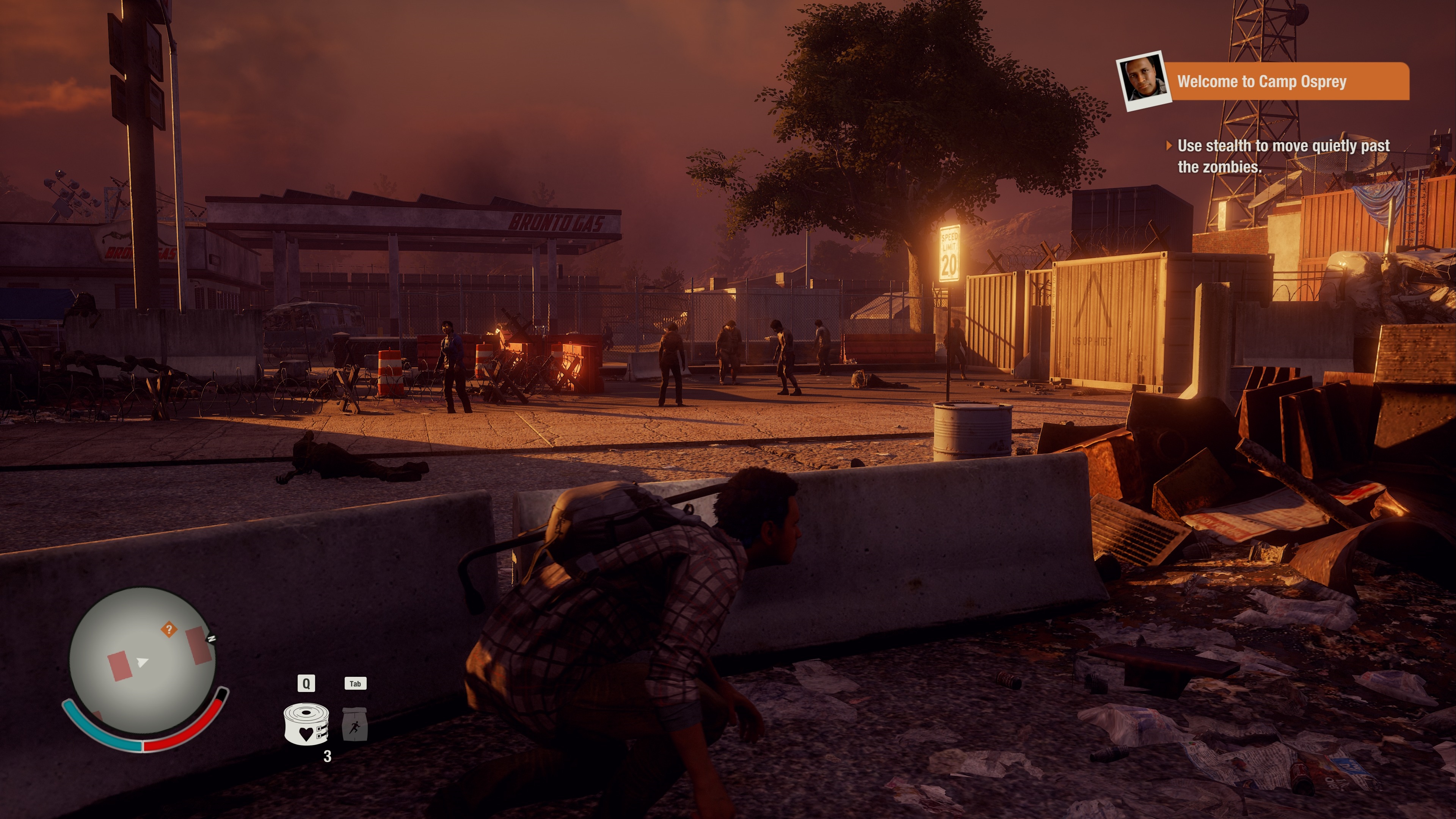Select the stamina snack bag item

tap(355, 724)
